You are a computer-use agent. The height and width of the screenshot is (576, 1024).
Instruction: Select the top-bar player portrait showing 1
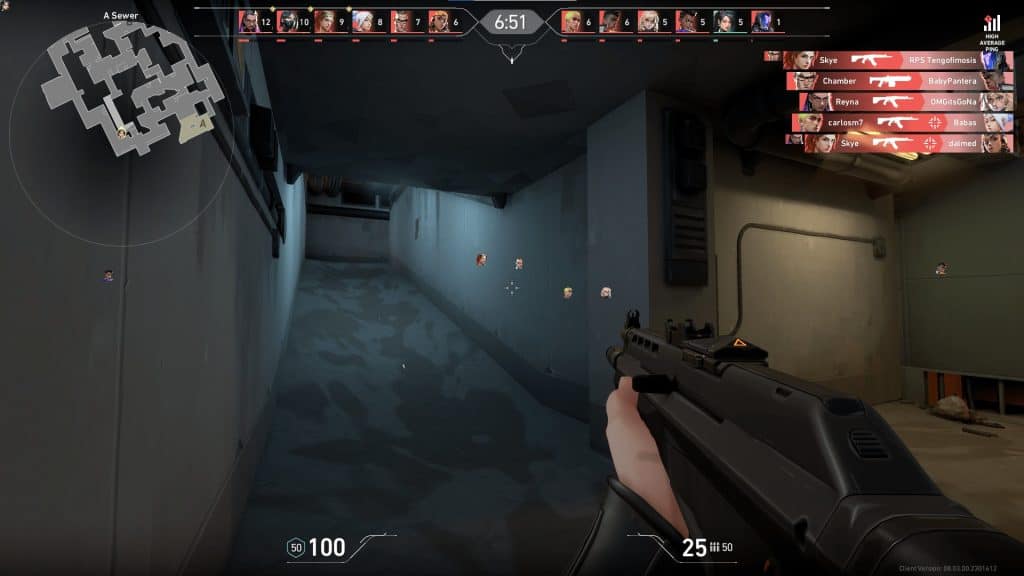point(762,21)
